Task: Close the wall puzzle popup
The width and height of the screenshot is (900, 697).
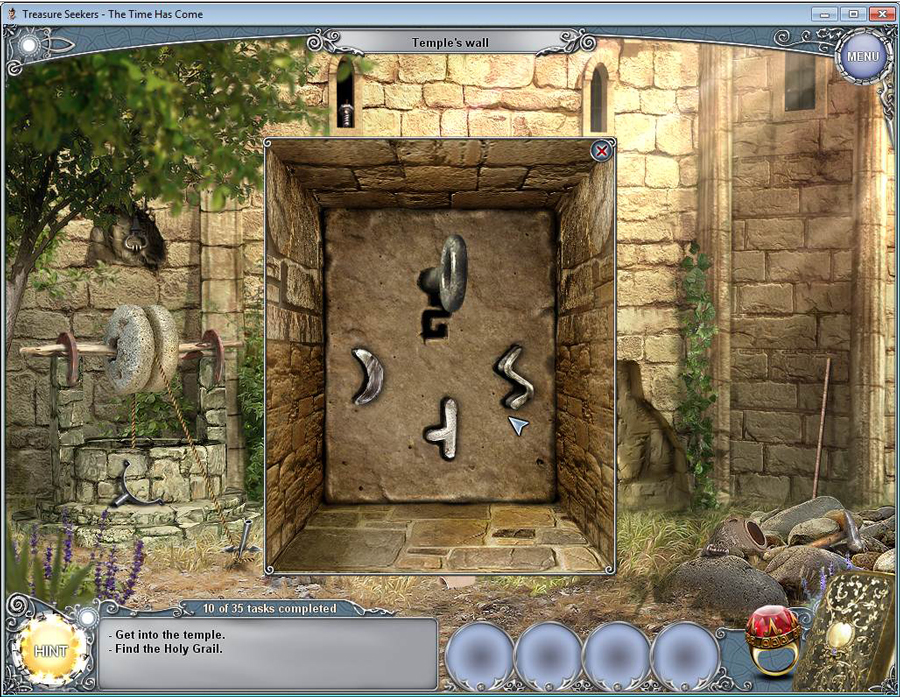Action: [600, 151]
